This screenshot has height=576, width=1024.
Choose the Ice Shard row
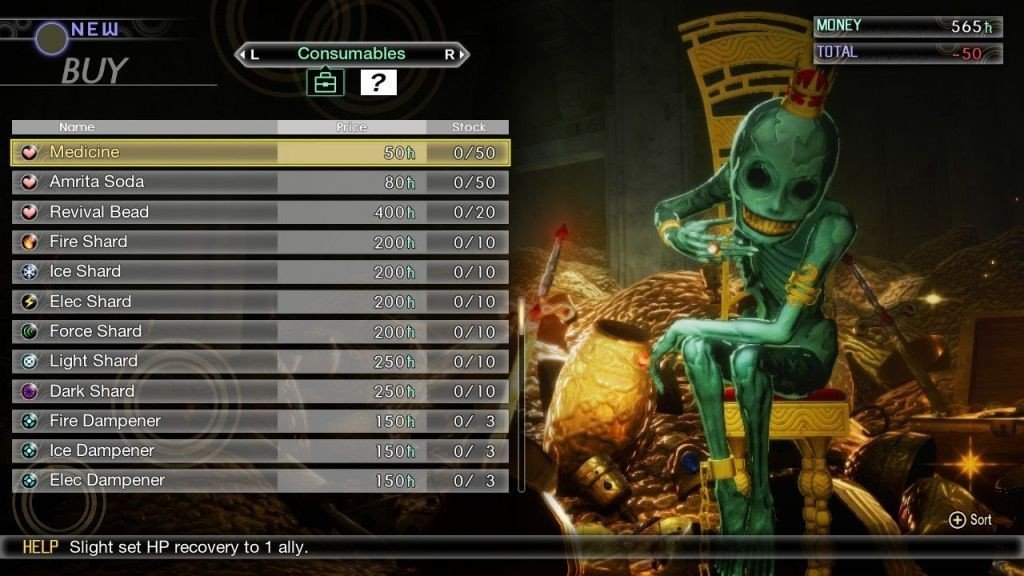260,272
